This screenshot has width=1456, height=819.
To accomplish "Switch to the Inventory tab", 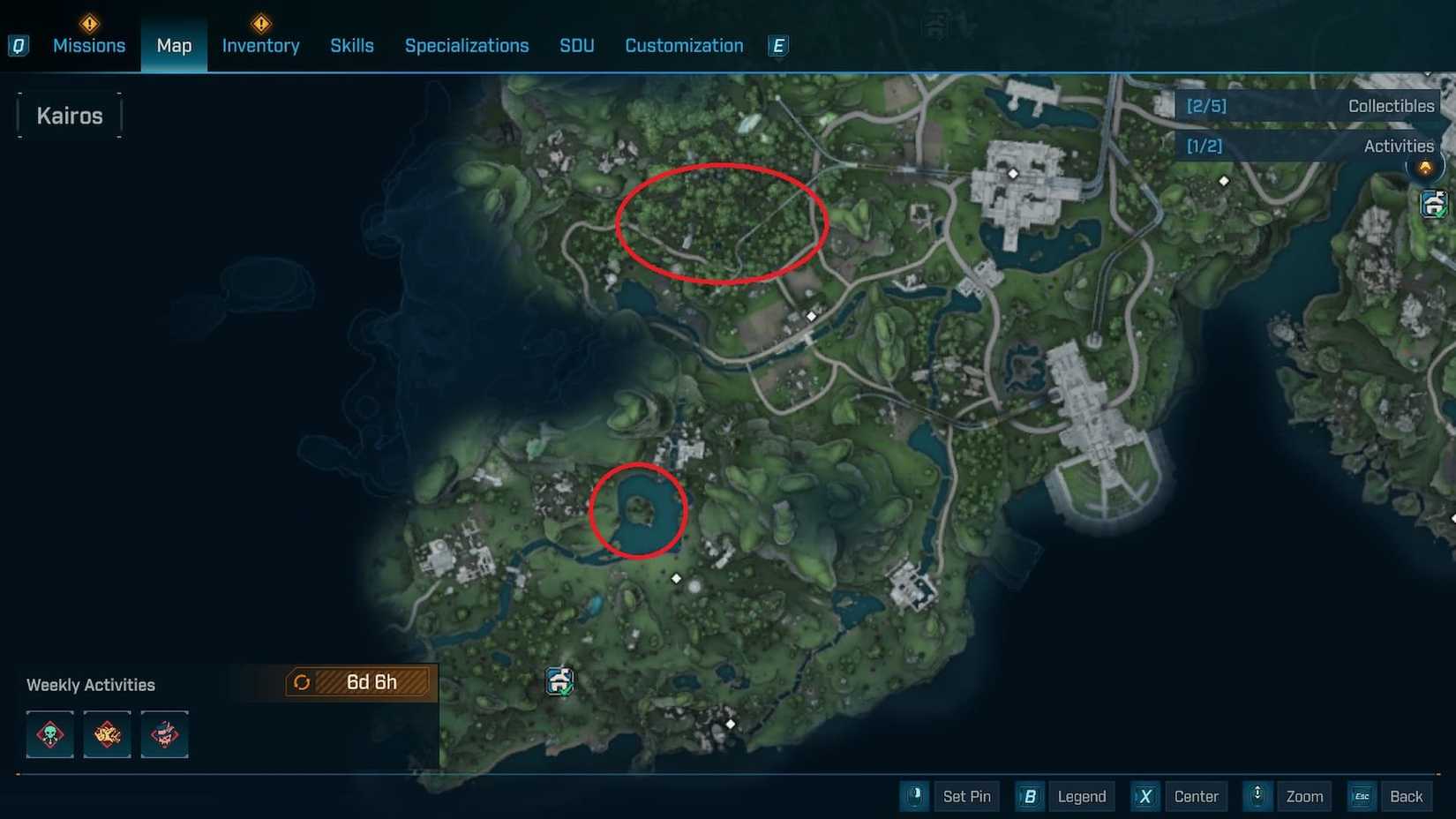I will coord(260,45).
